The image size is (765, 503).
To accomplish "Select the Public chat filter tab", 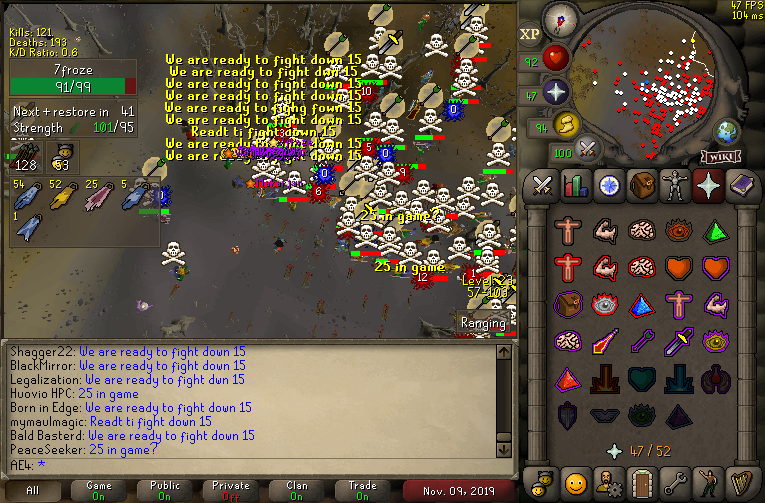I will 165,490.
